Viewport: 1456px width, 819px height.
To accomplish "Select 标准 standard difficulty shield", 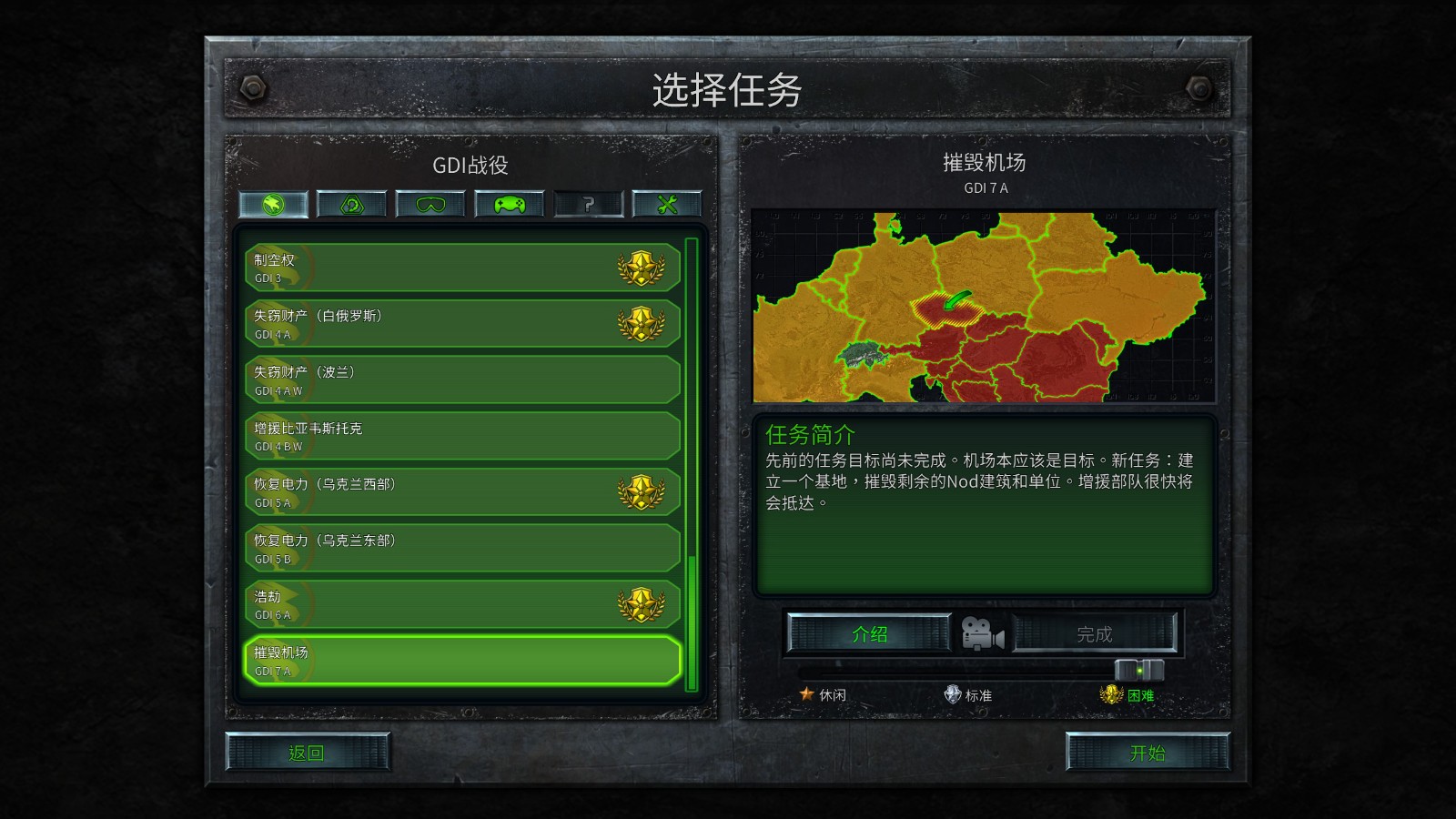I will coord(952,693).
